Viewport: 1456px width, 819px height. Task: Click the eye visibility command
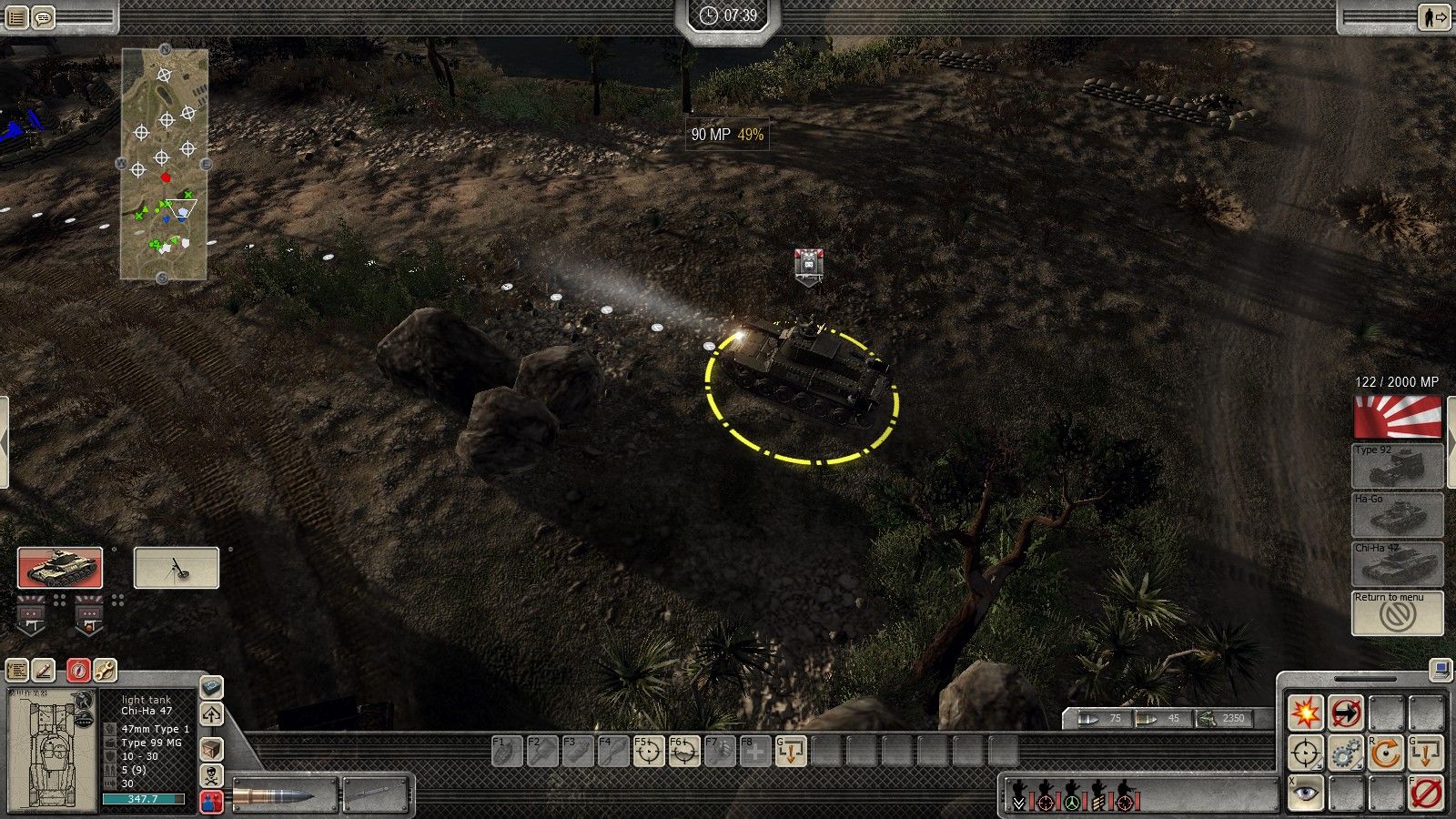coord(1306,794)
